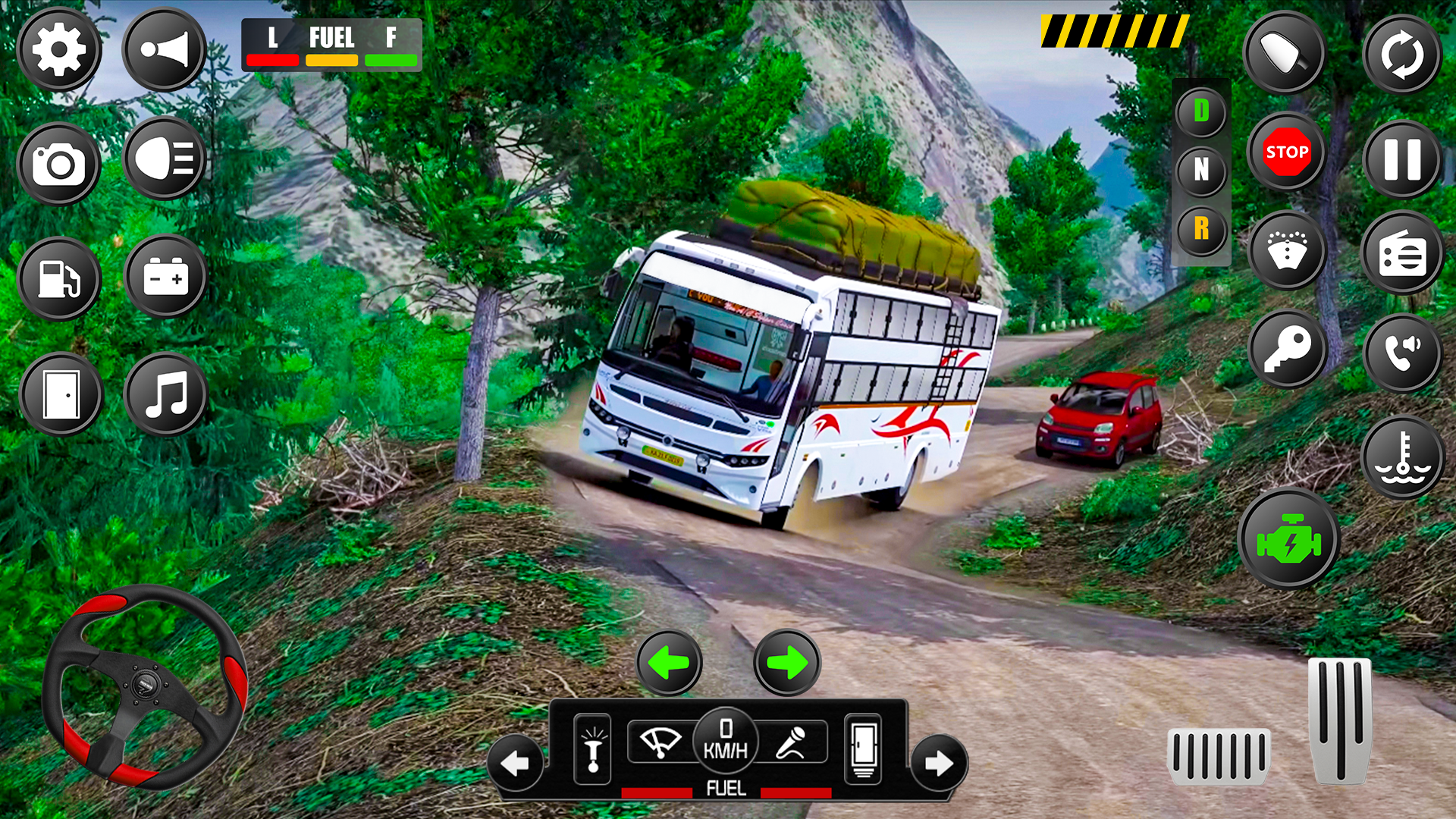
Task: Check fuel at the fuel pump icon
Action: tap(58, 278)
